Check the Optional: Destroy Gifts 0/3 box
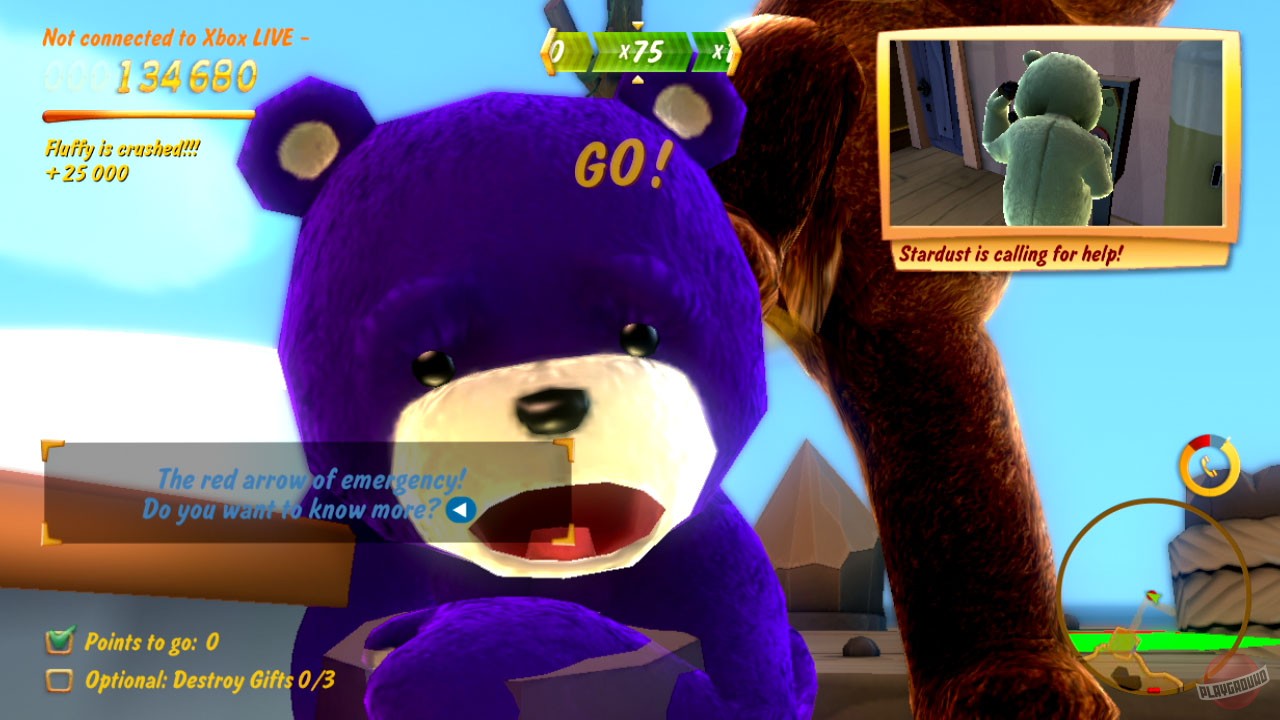 [x=58, y=679]
